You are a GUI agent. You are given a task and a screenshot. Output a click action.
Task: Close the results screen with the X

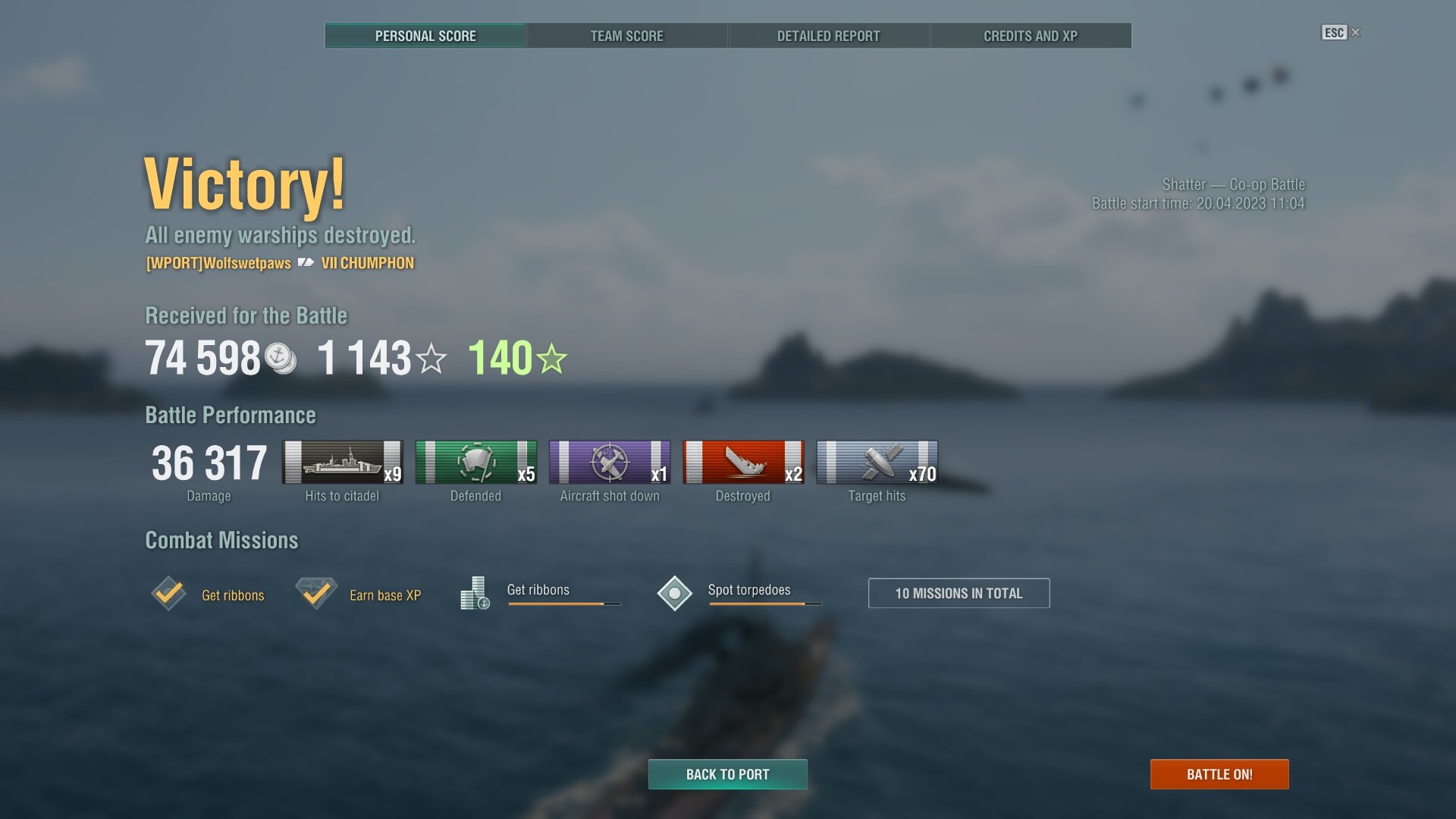(1356, 32)
